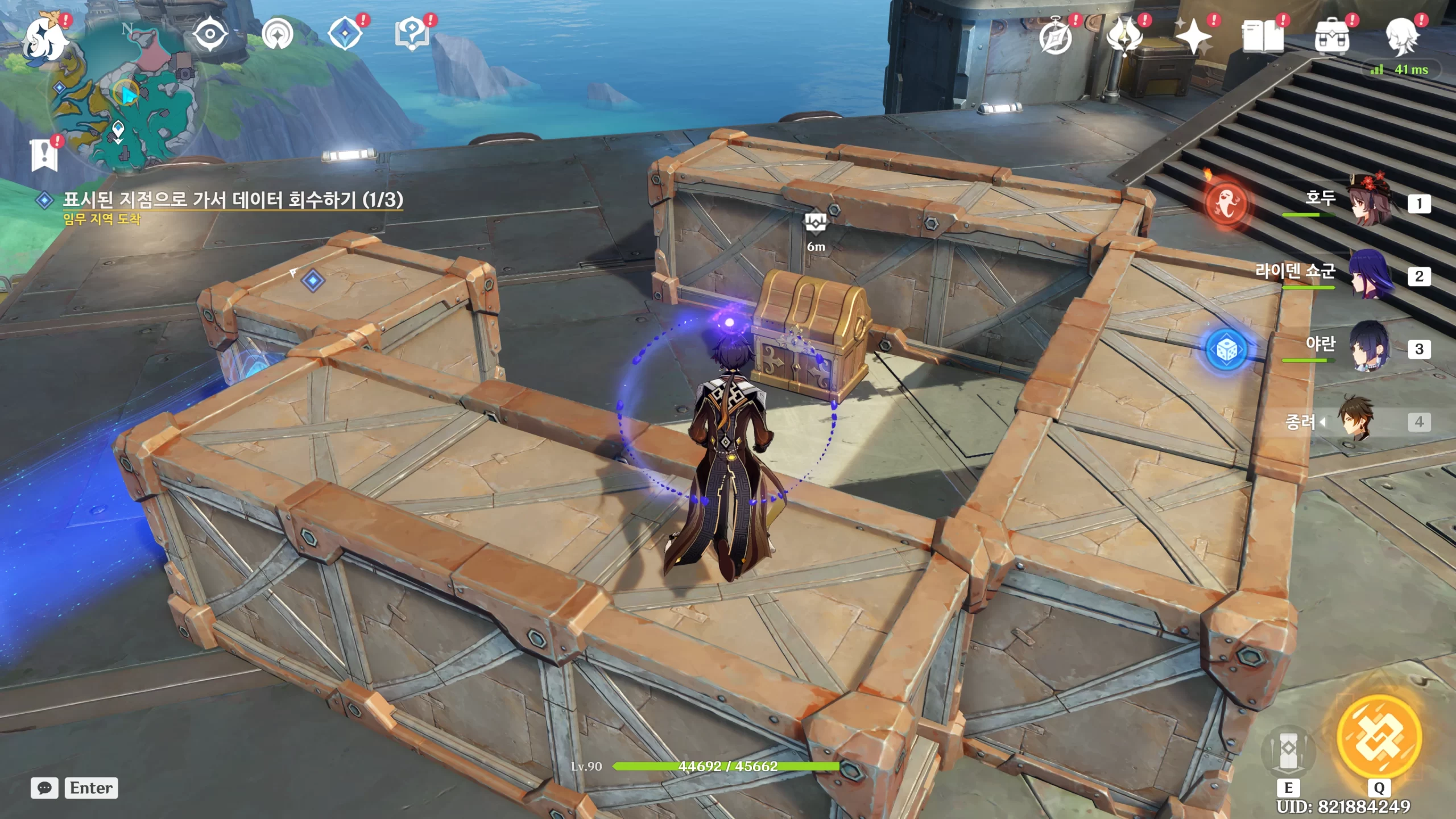Viewport: 1456px width, 819px height.
Task: Switch to party member 호두
Action: pyautogui.click(x=1371, y=202)
